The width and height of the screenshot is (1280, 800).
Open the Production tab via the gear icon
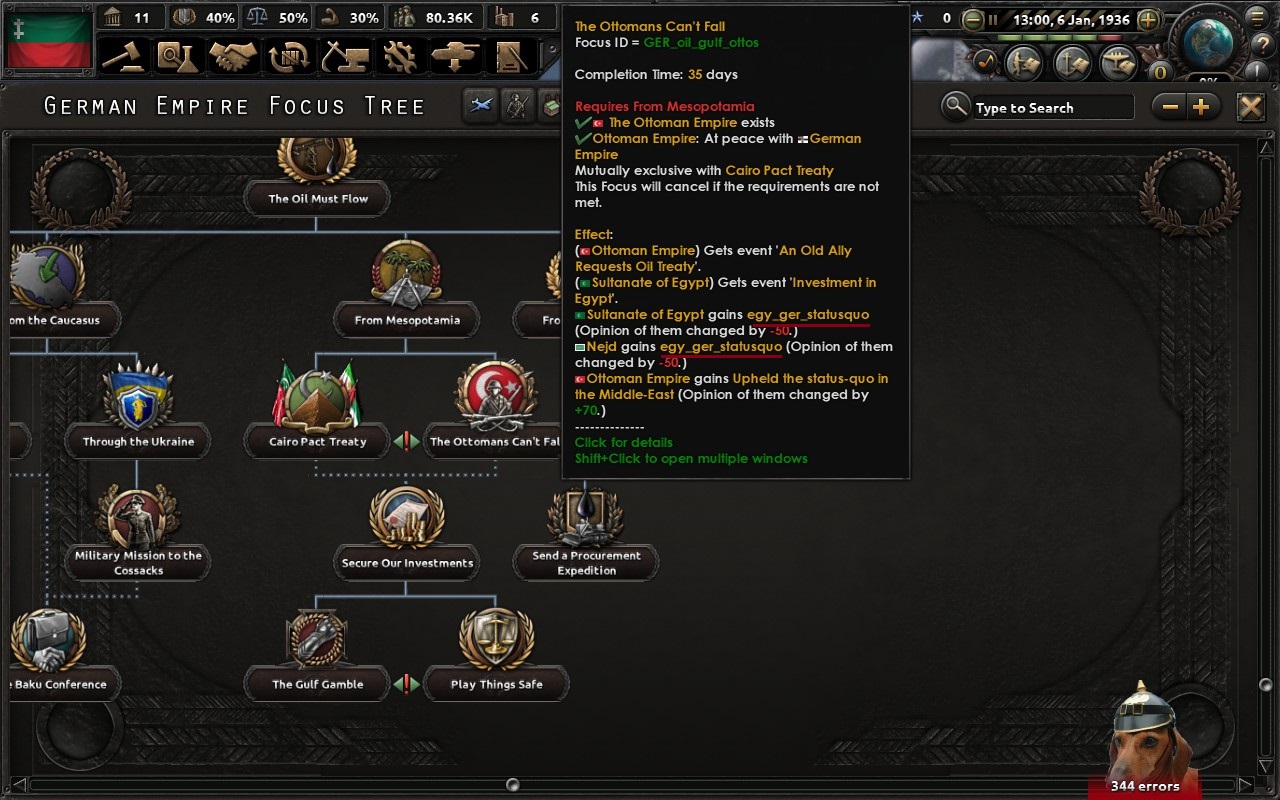click(400, 57)
